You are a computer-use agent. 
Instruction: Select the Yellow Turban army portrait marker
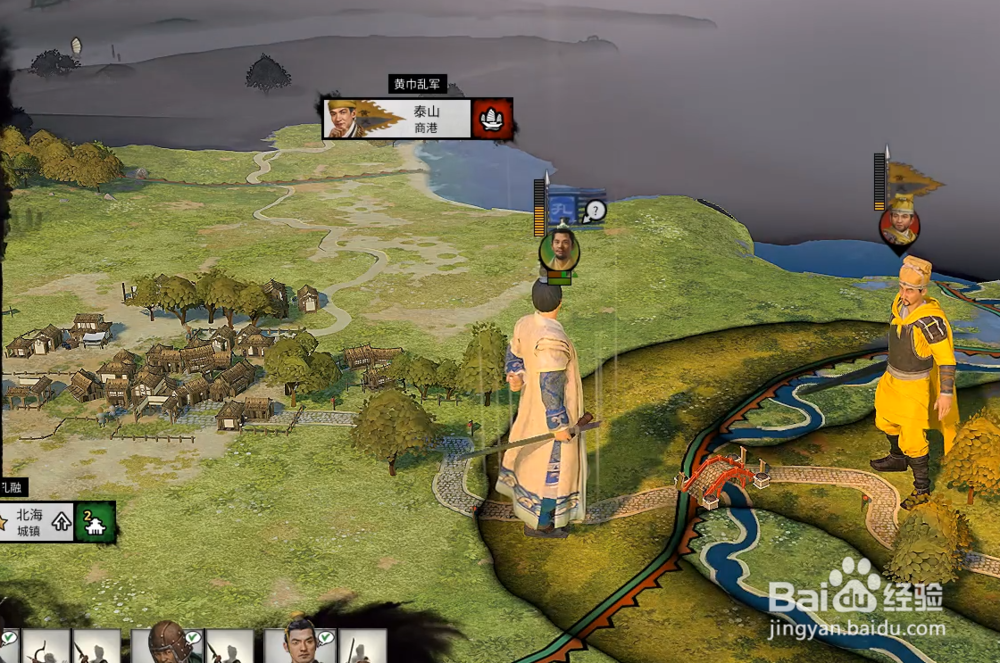900,225
